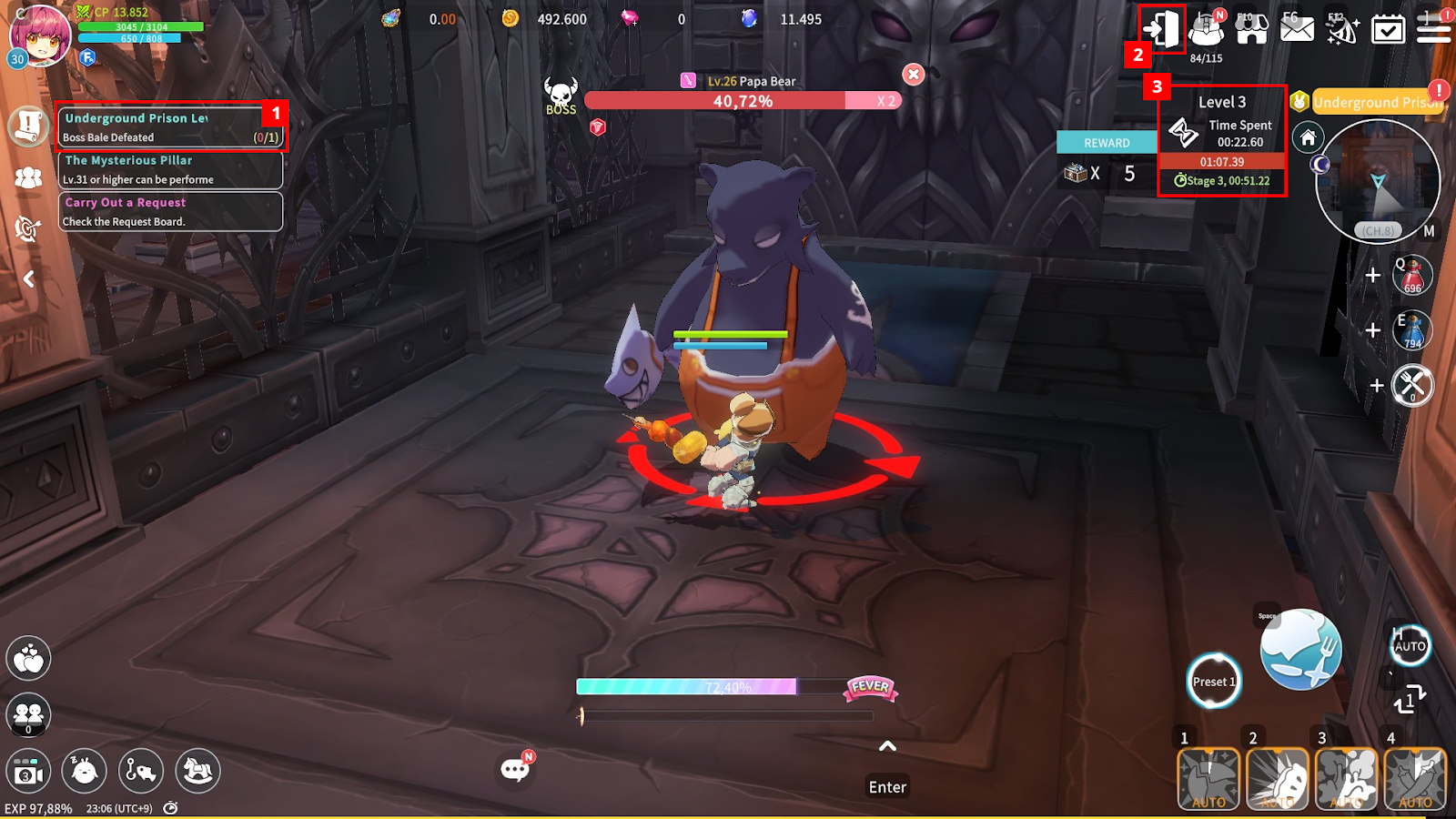Select The Mysterious Pillar quest entry
The width and height of the screenshot is (1456, 819).
170,169
